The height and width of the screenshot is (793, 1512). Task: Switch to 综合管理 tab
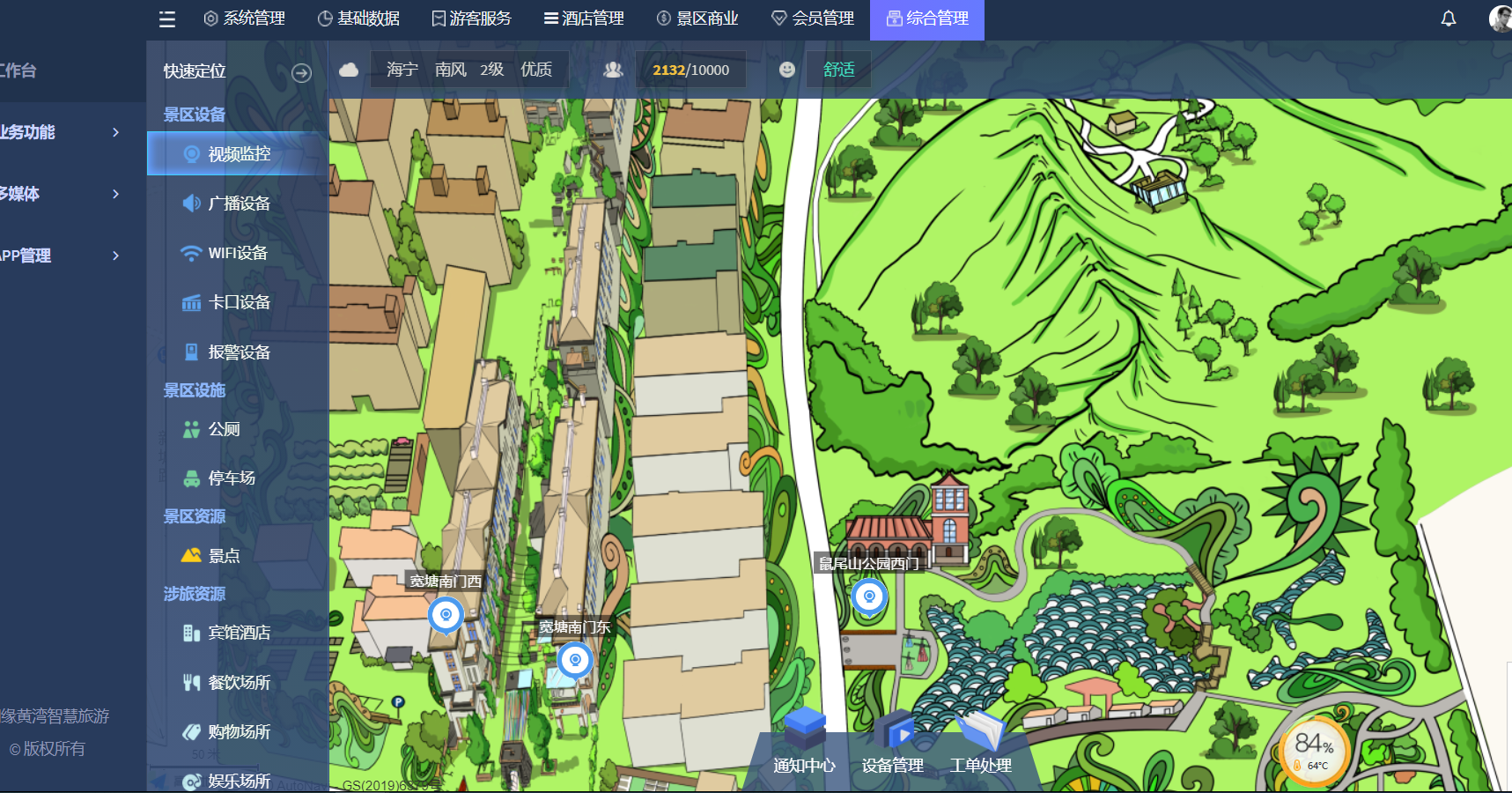(926, 19)
